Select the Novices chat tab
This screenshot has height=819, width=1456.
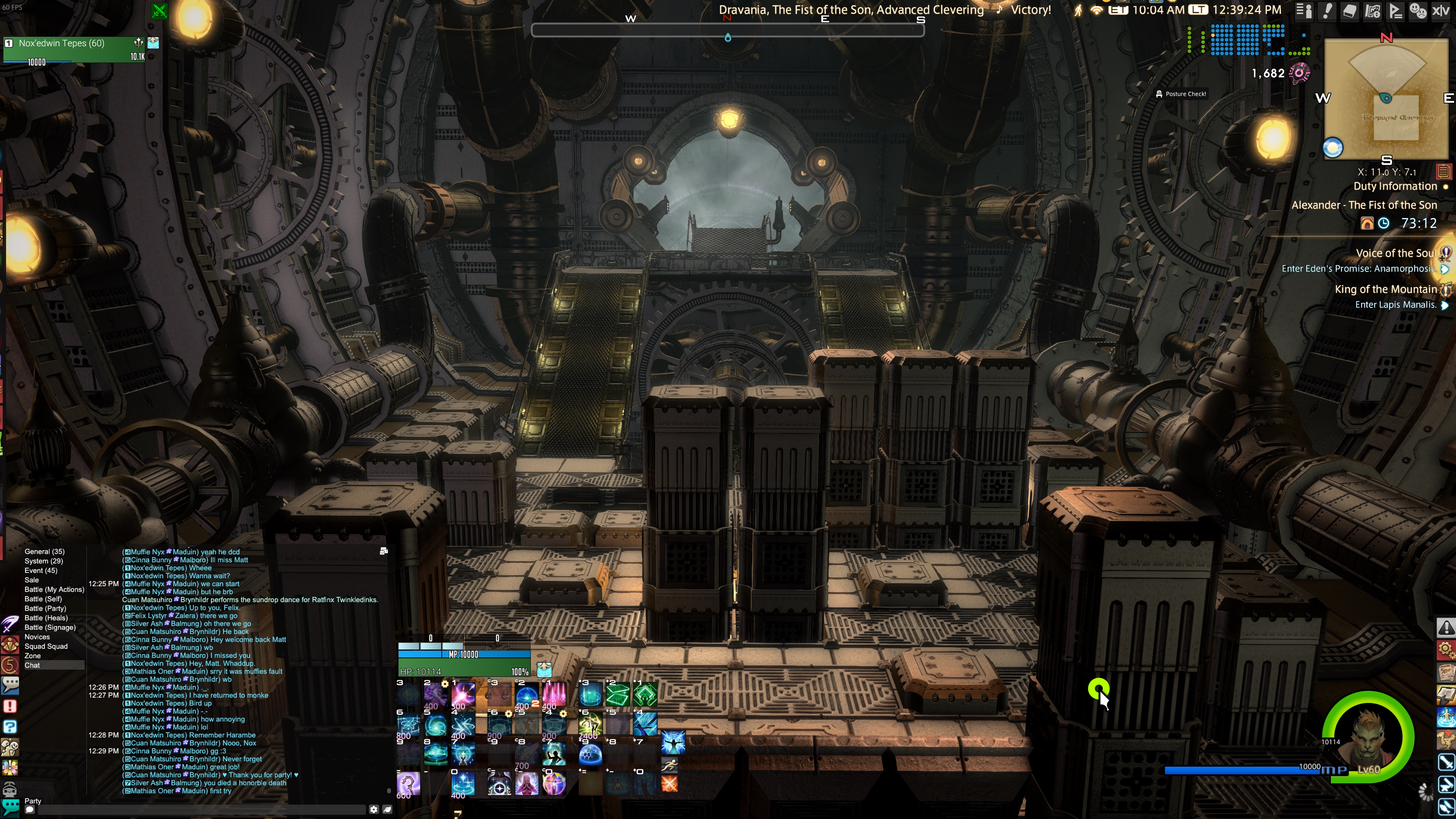pyautogui.click(x=37, y=637)
